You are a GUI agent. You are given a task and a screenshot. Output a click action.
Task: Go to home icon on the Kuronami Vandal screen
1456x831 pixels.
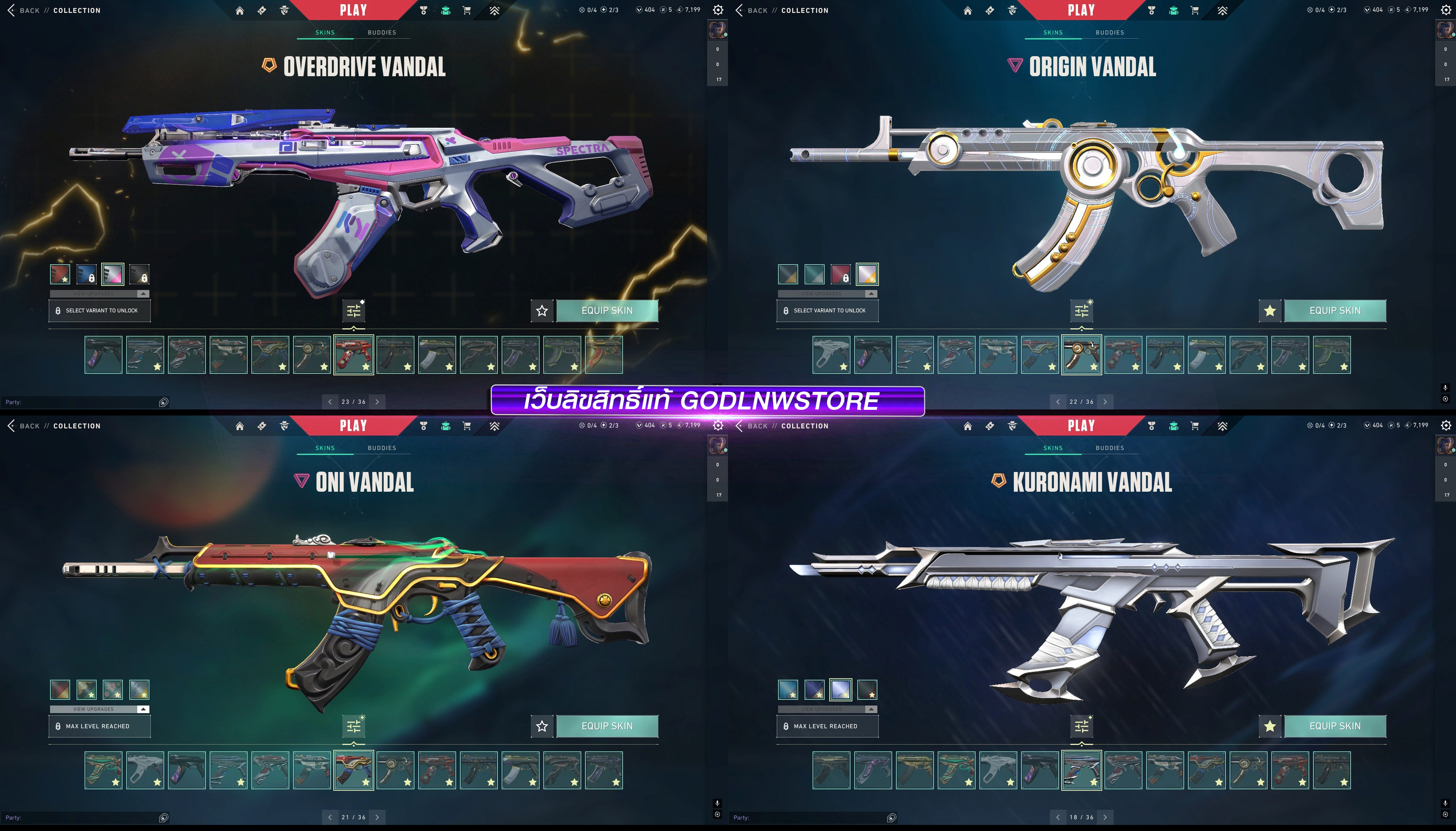(x=967, y=426)
